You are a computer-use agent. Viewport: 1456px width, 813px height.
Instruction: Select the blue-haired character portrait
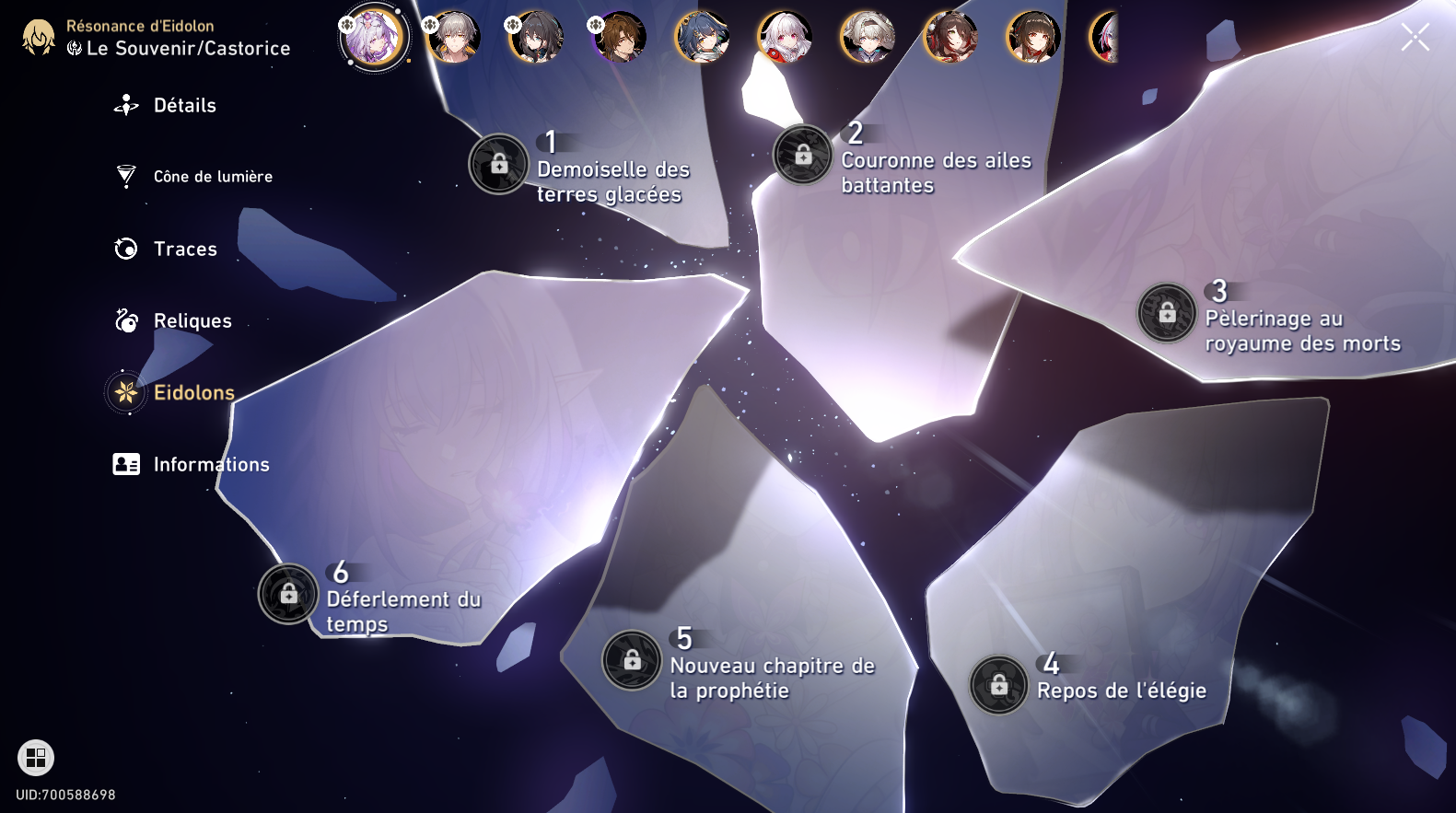(702, 38)
